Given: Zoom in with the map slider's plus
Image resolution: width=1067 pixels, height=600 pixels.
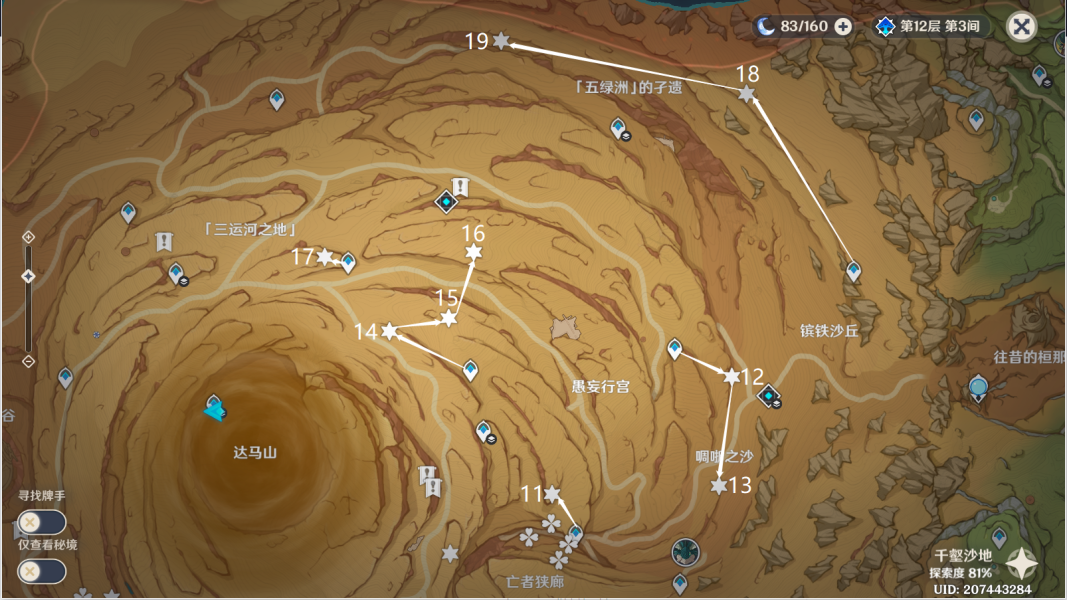Looking at the screenshot, I should click(28, 237).
